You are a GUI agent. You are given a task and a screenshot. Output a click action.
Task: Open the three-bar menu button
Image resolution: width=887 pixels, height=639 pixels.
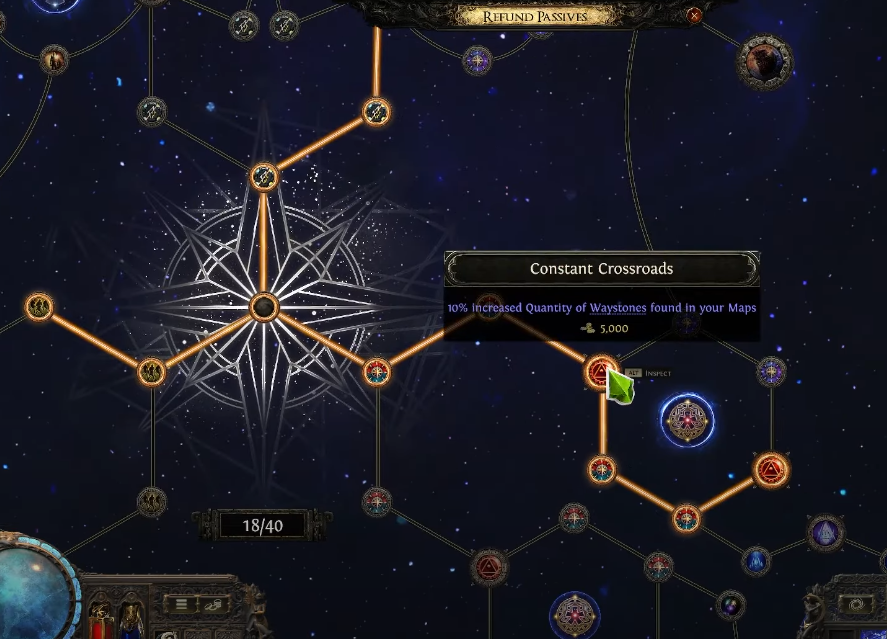coord(182,604)
